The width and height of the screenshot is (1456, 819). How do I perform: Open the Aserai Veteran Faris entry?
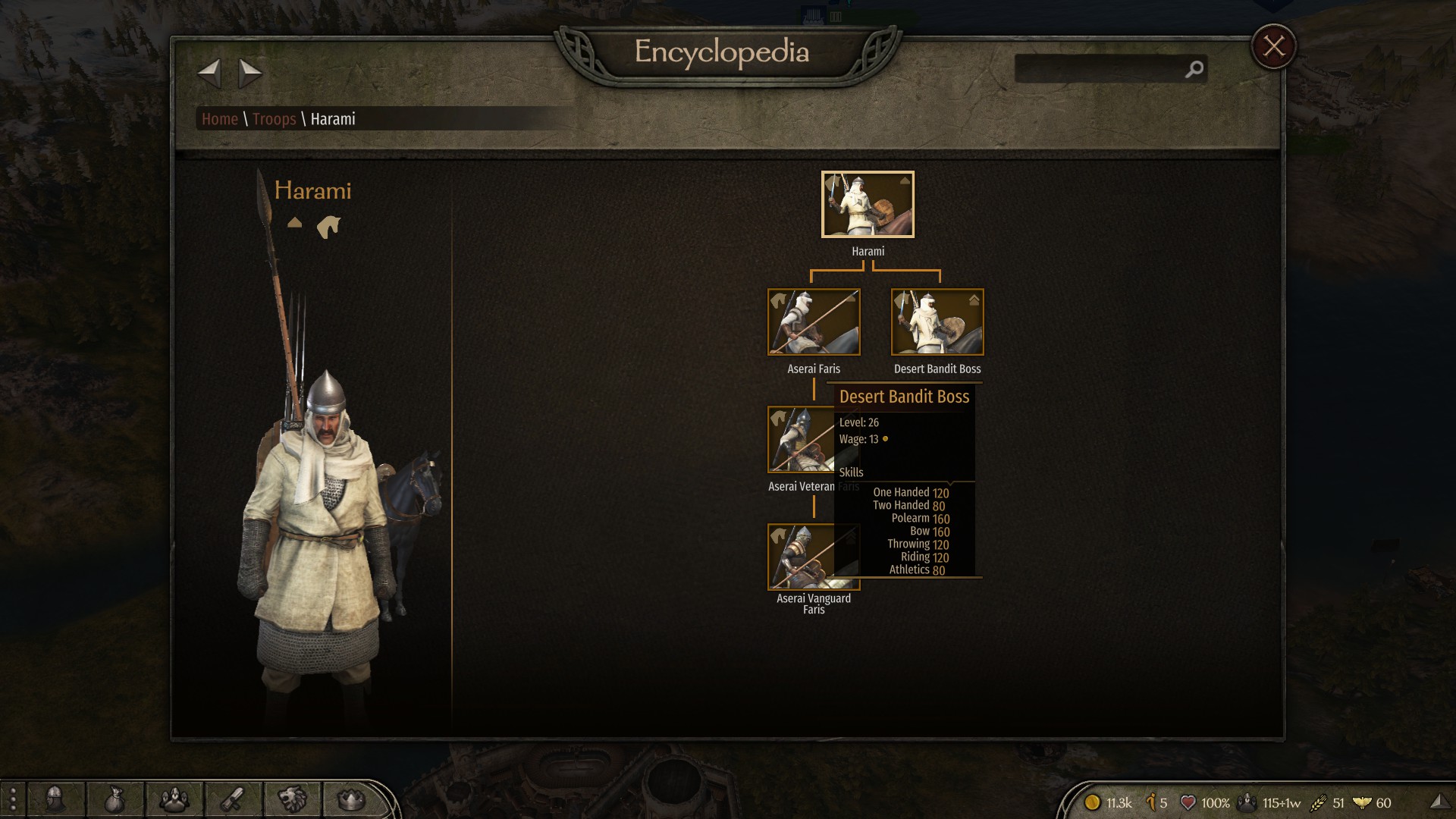pyautogui.click(x=796, y=440)
